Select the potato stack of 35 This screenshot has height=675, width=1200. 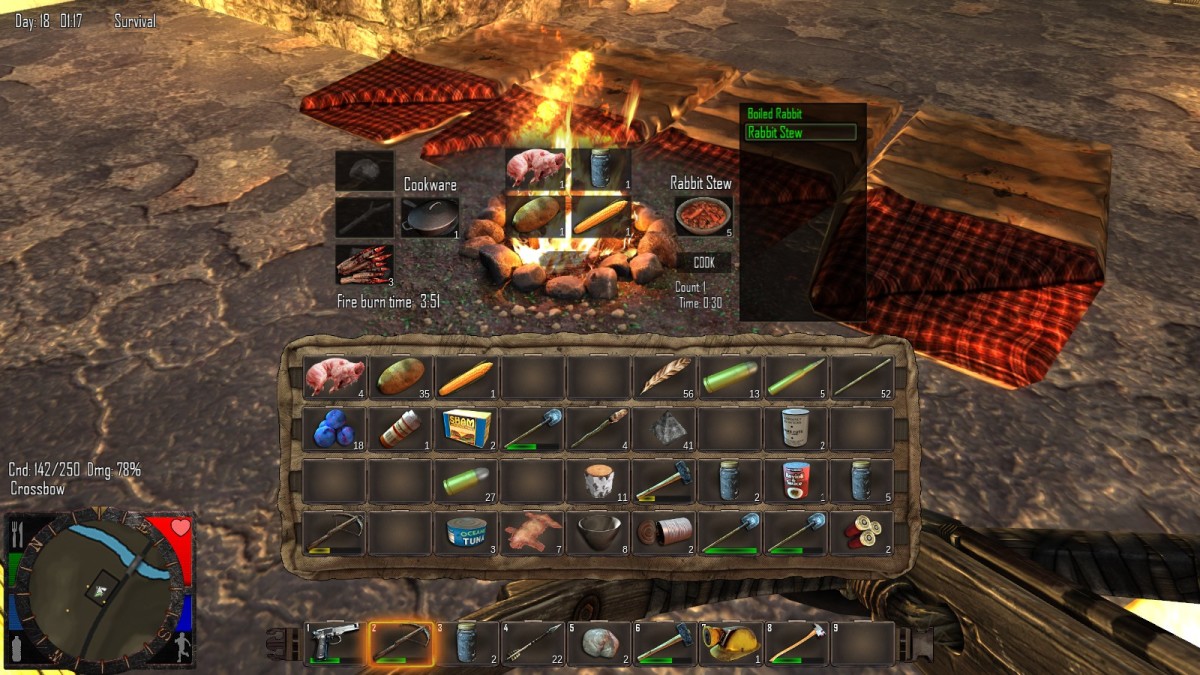[x=400, y=378]
